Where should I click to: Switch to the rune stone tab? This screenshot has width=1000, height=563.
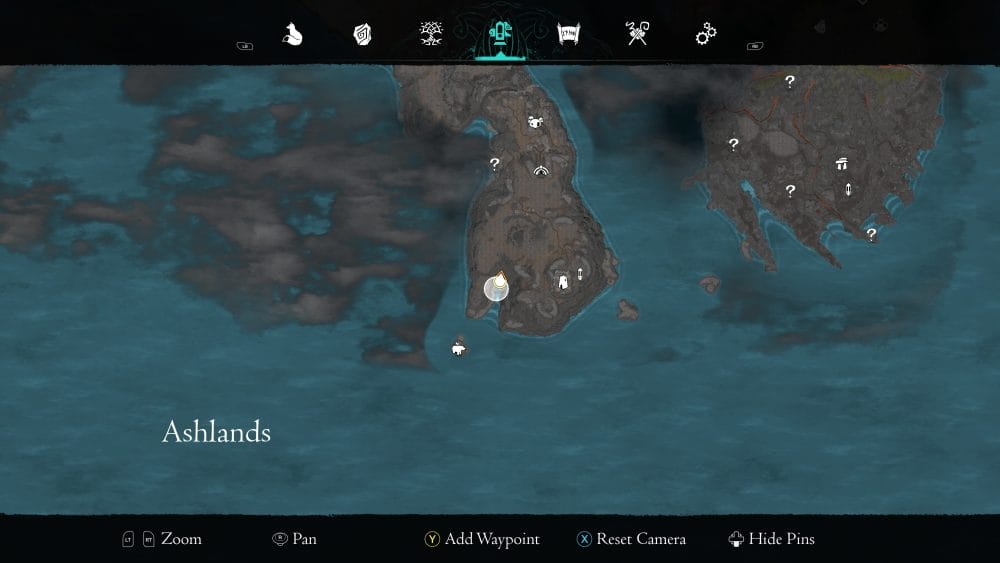coord(362,35)
